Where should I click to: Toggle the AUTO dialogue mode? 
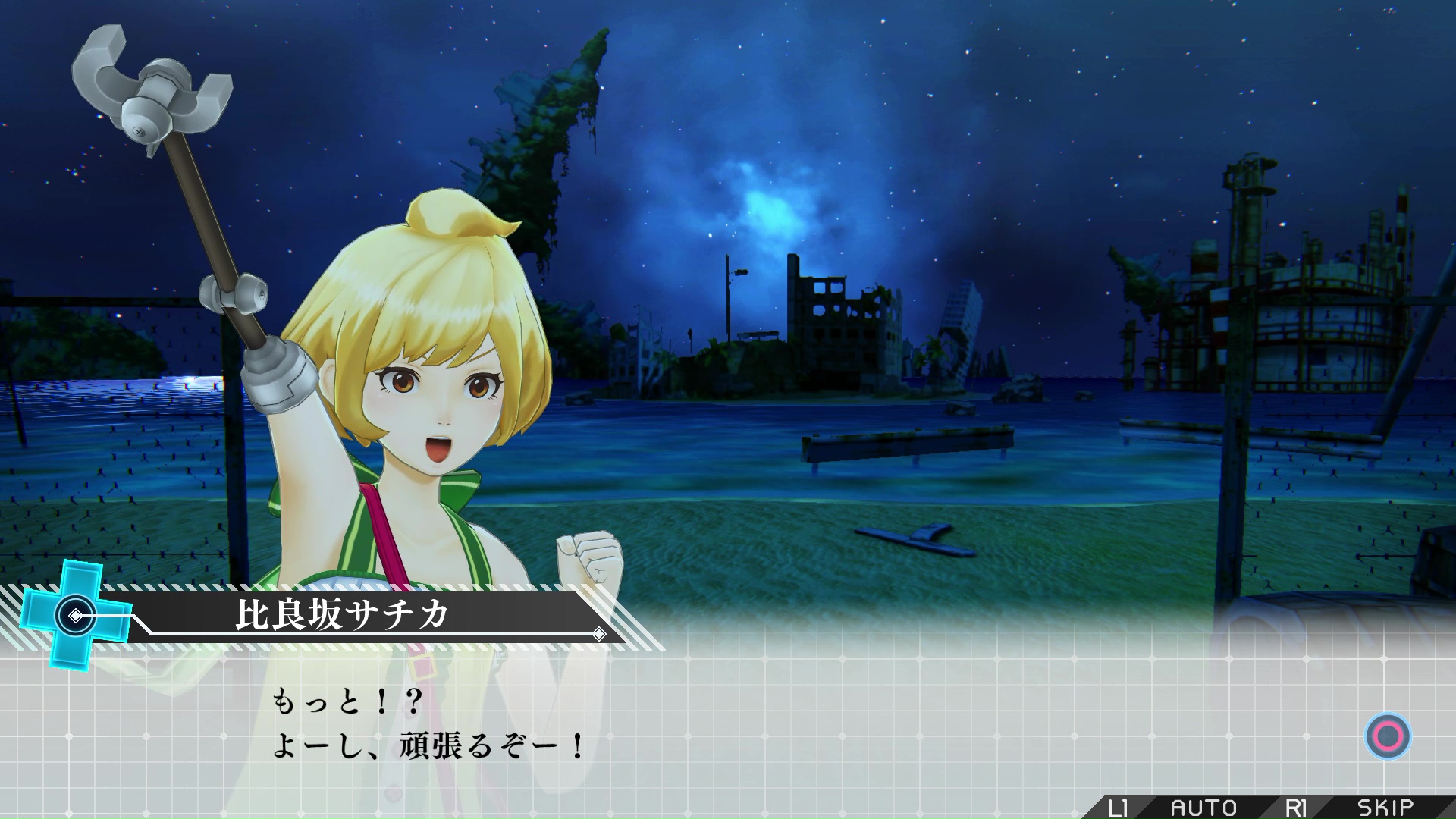click(x=1203, y=808)
